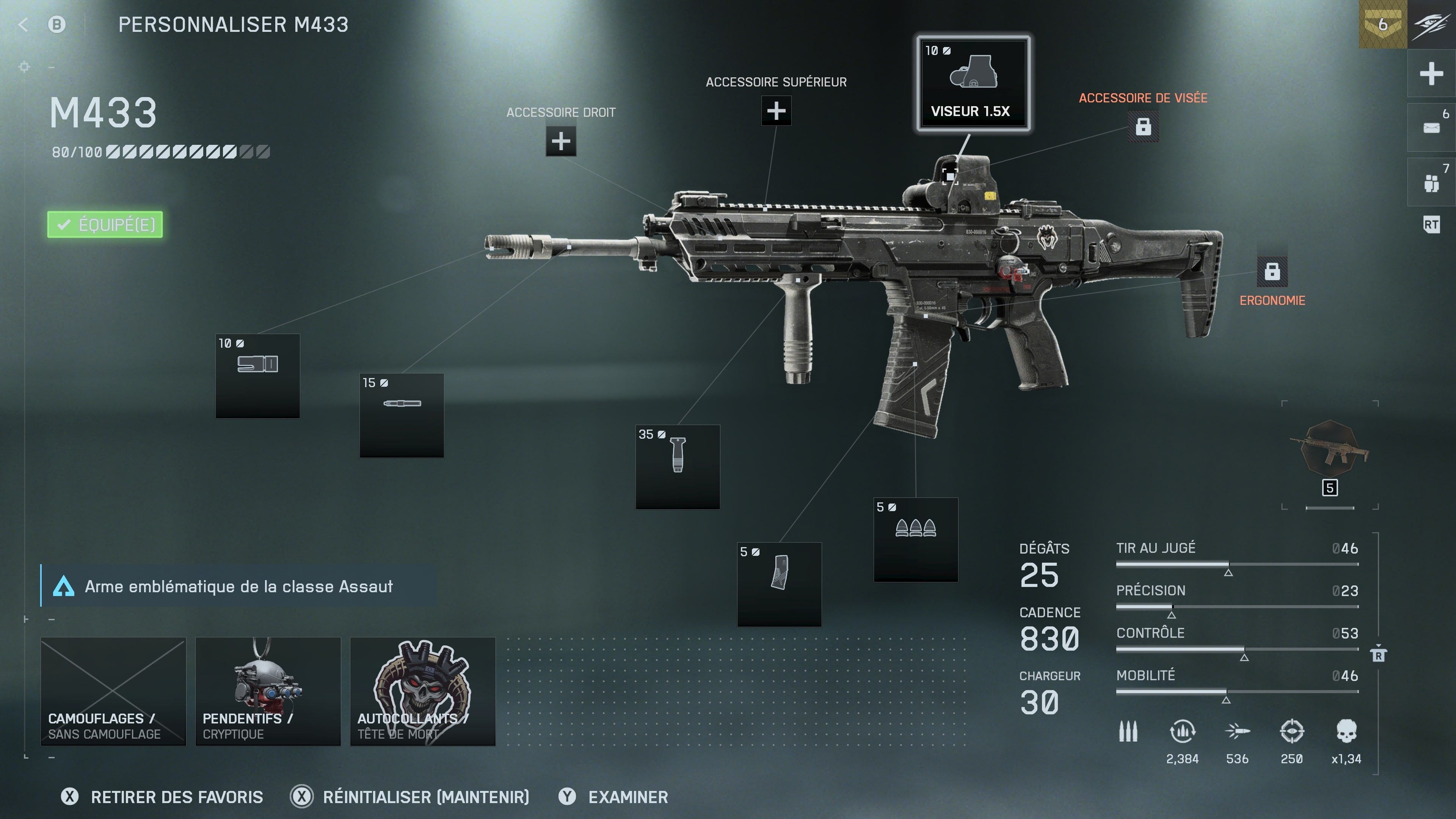Open the locked Ergonomie slot
Screen dimensions: 1456x819
(x=1272, y=272)
